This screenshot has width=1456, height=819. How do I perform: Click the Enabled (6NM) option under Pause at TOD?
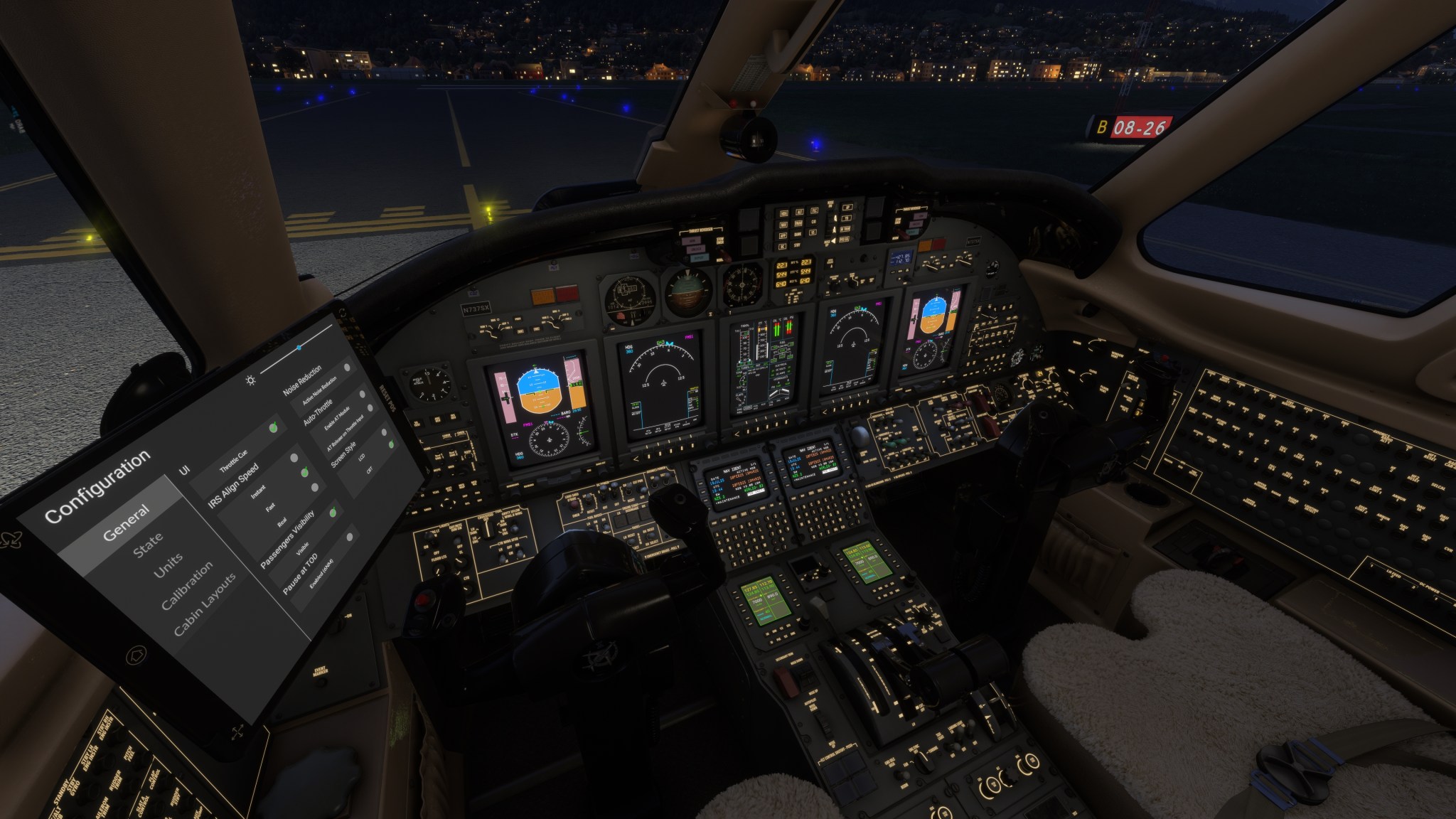(350, 537)
